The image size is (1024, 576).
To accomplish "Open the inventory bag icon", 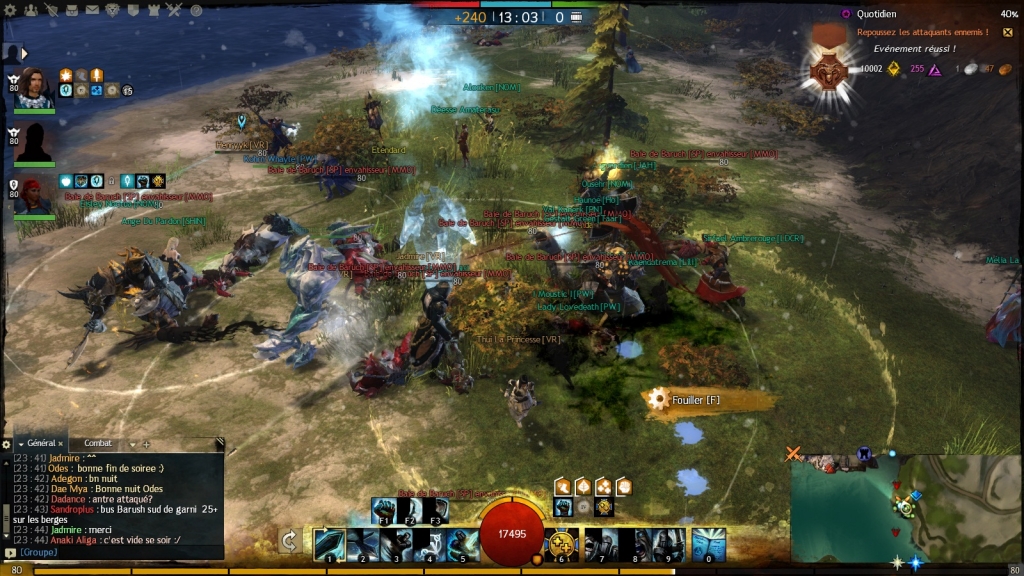I will pyautogui.click(x=73, y=10).
